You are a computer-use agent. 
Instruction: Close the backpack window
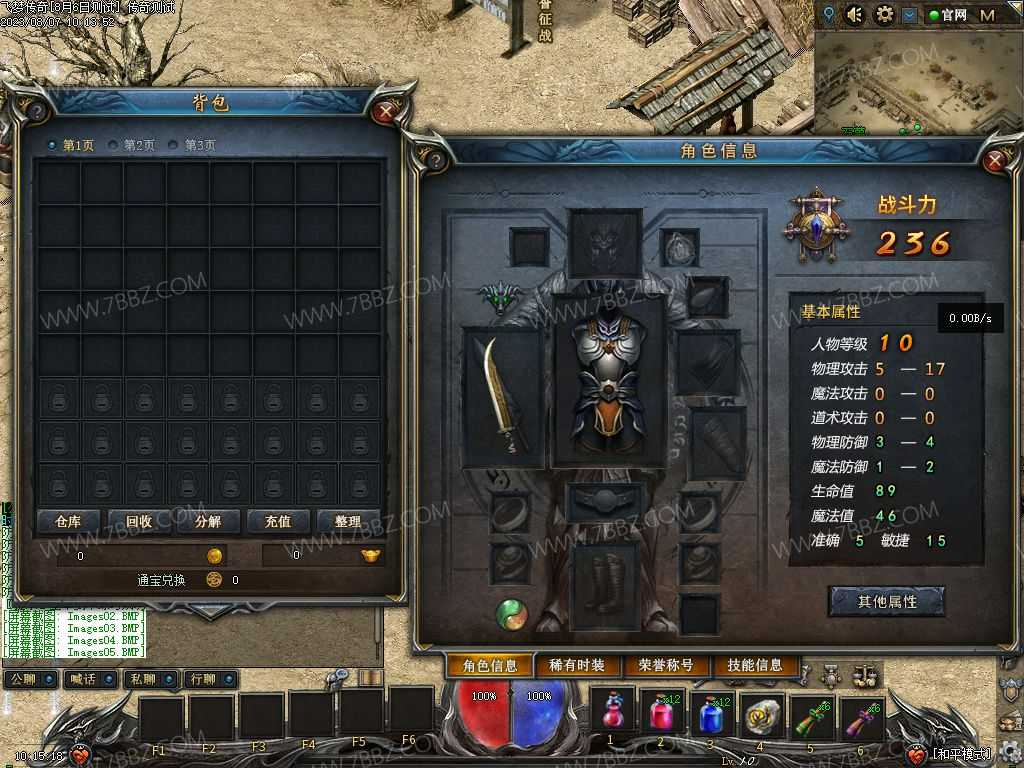[x=385, y=112]
